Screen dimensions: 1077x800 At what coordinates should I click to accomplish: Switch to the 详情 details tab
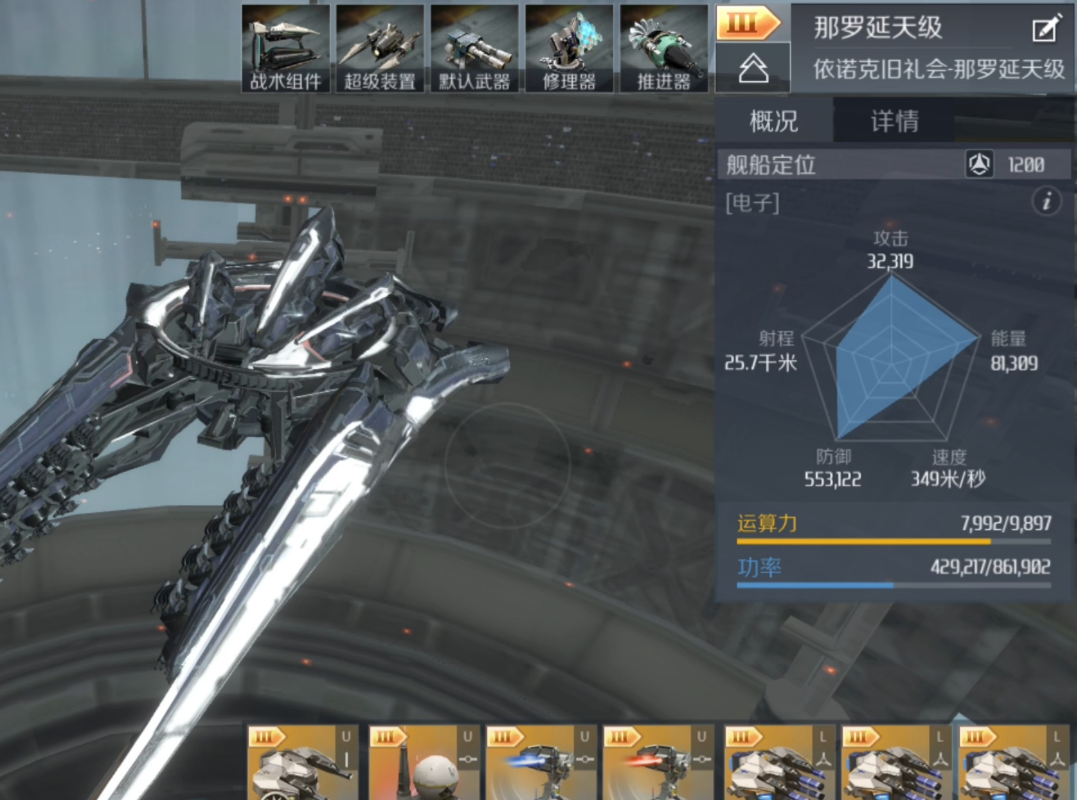pyautogui.click(x=894, y=122)
